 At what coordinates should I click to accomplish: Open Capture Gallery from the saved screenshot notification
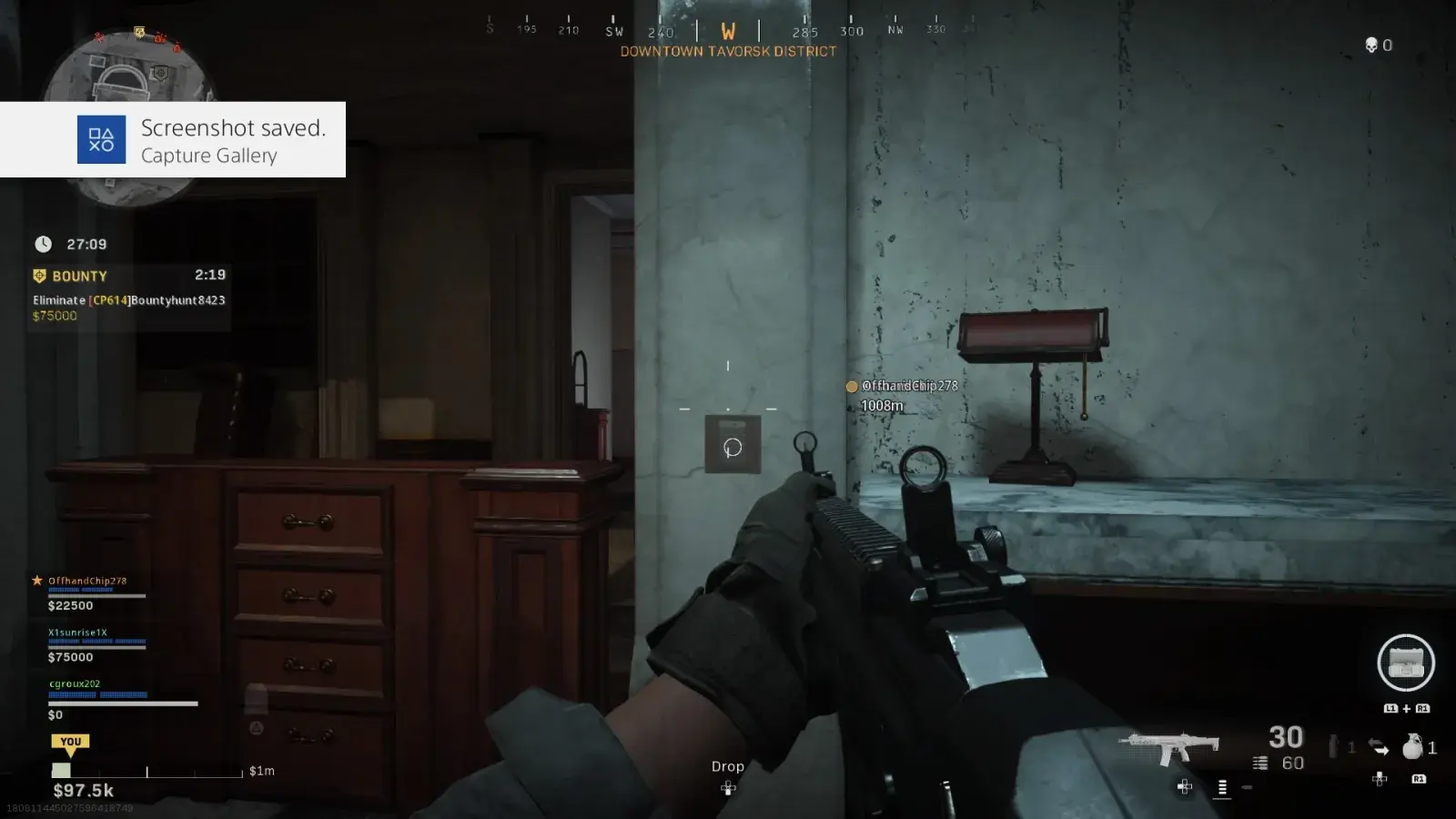(208, 156)
